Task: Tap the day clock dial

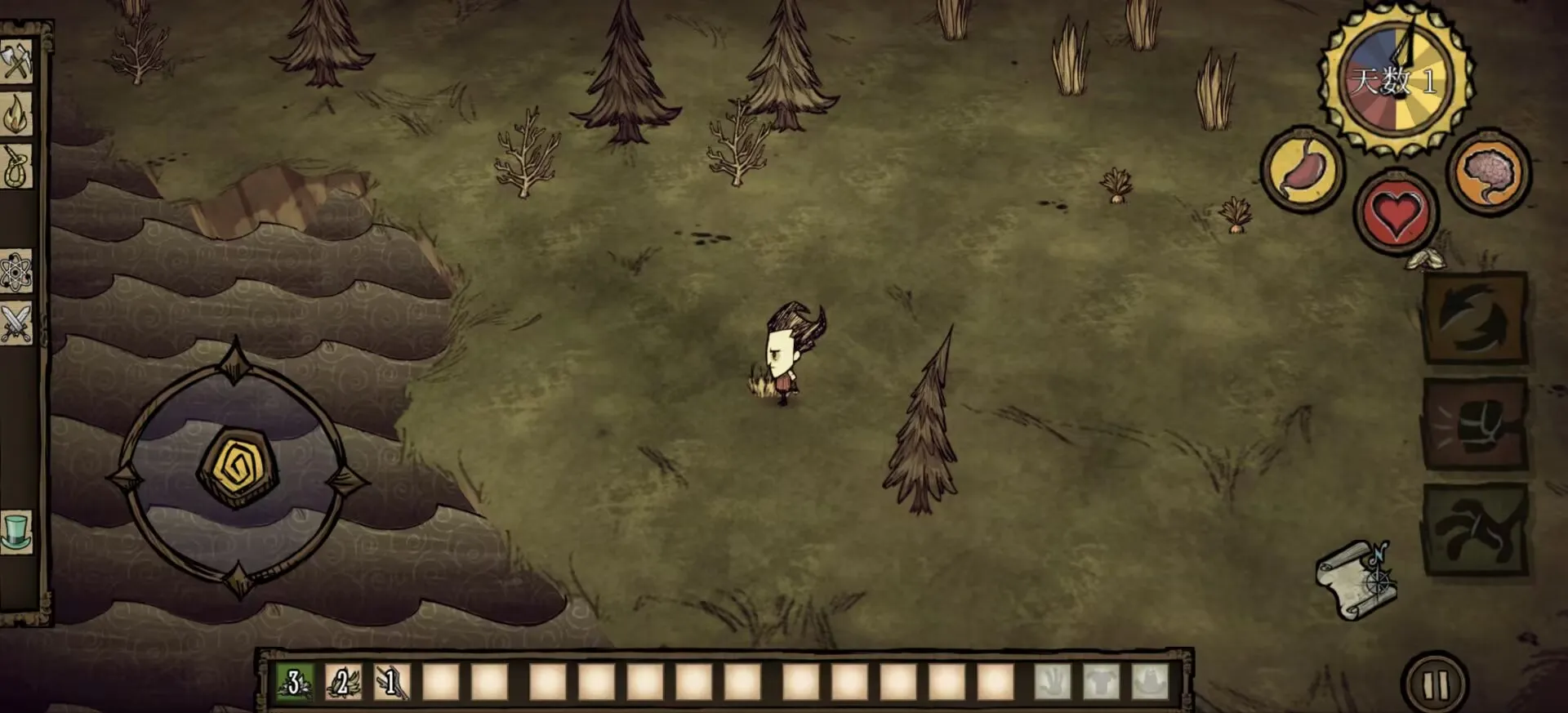Action: [1396, 80]
